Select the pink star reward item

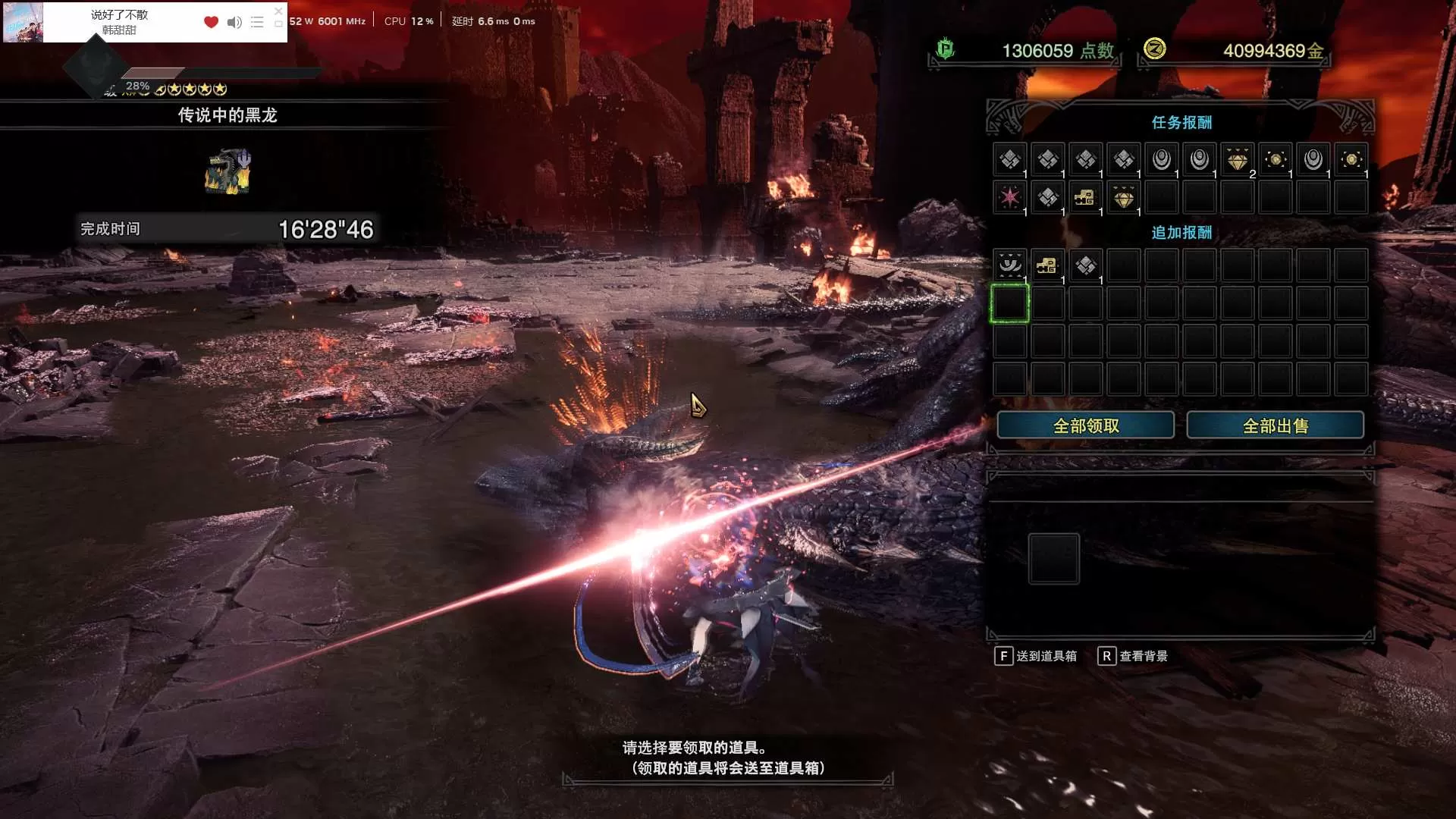pos(1009,197)
